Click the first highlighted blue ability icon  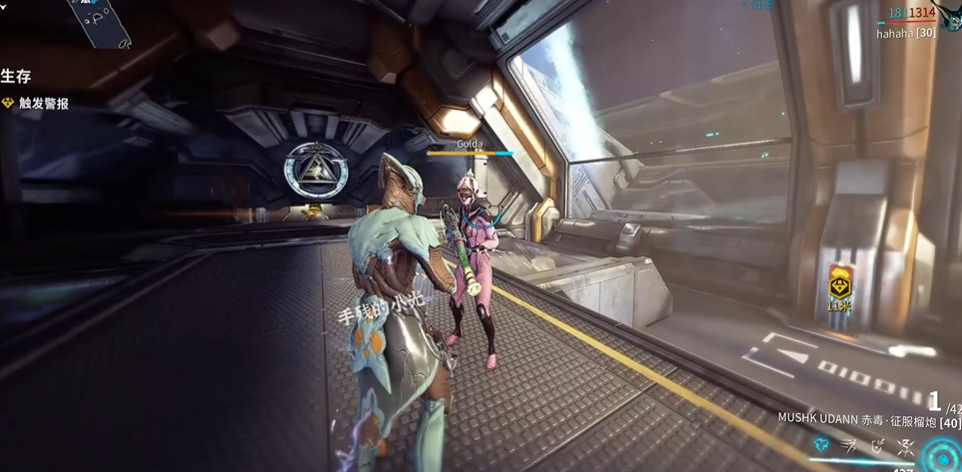(x=821, y=445)
